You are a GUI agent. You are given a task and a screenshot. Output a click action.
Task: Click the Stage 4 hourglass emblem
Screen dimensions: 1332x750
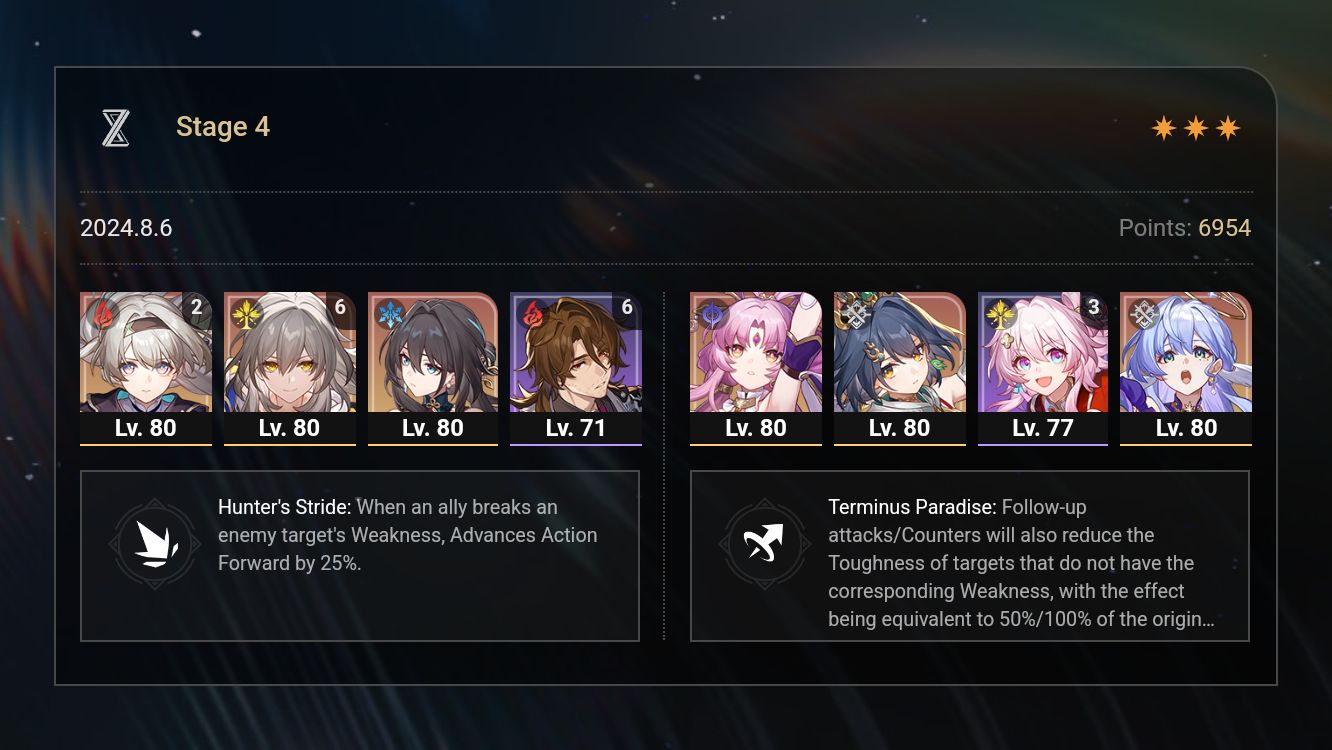pyautogui.click(x=116, y=127)
